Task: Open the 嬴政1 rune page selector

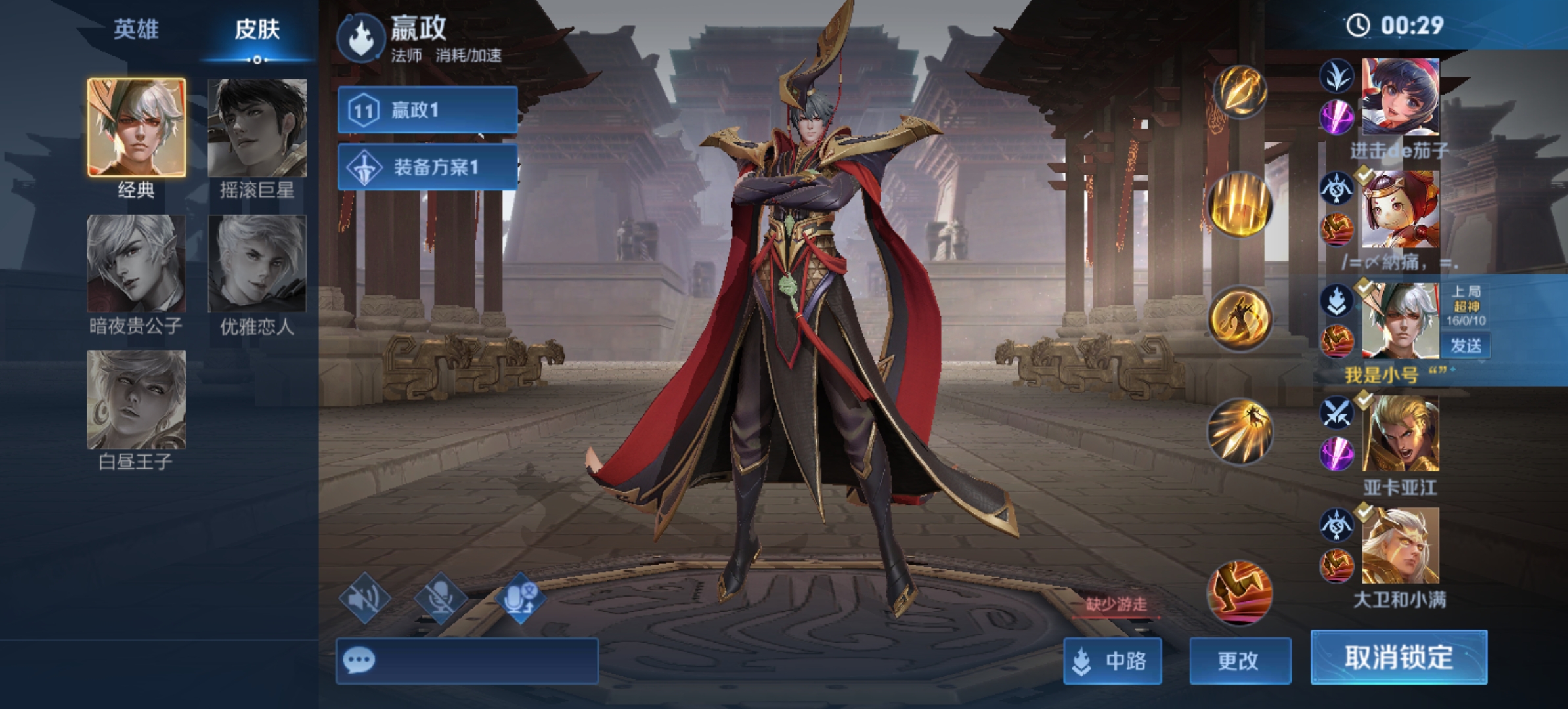Action: (x=427, y=110)
